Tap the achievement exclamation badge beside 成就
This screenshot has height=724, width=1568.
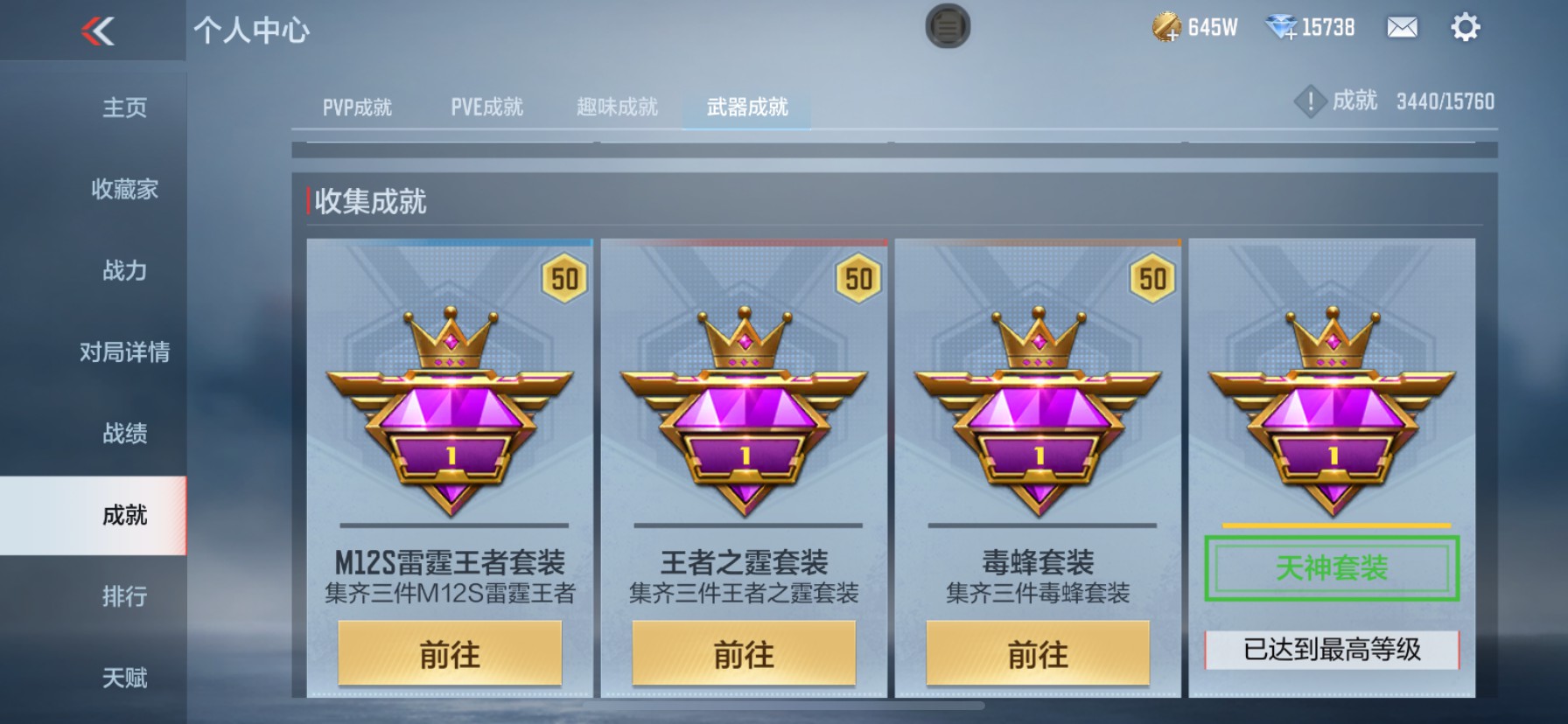(1310, 101)
